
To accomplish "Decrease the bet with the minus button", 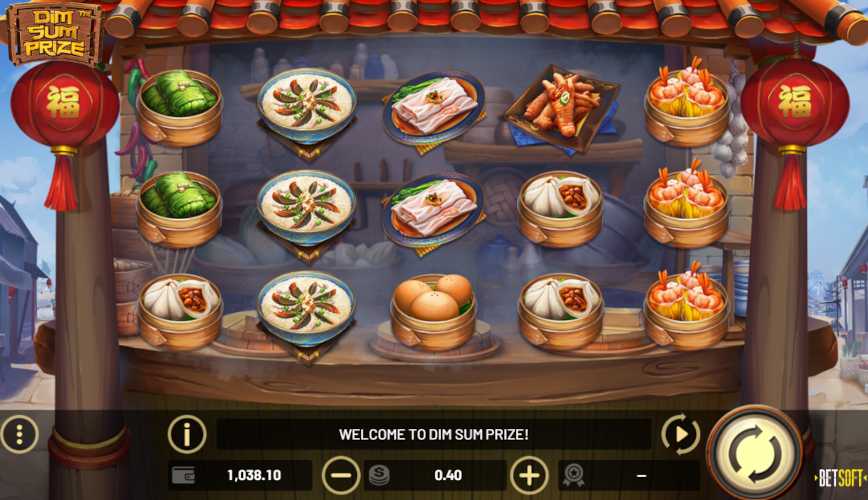I will pyautogui.click(x=342, y=474).
